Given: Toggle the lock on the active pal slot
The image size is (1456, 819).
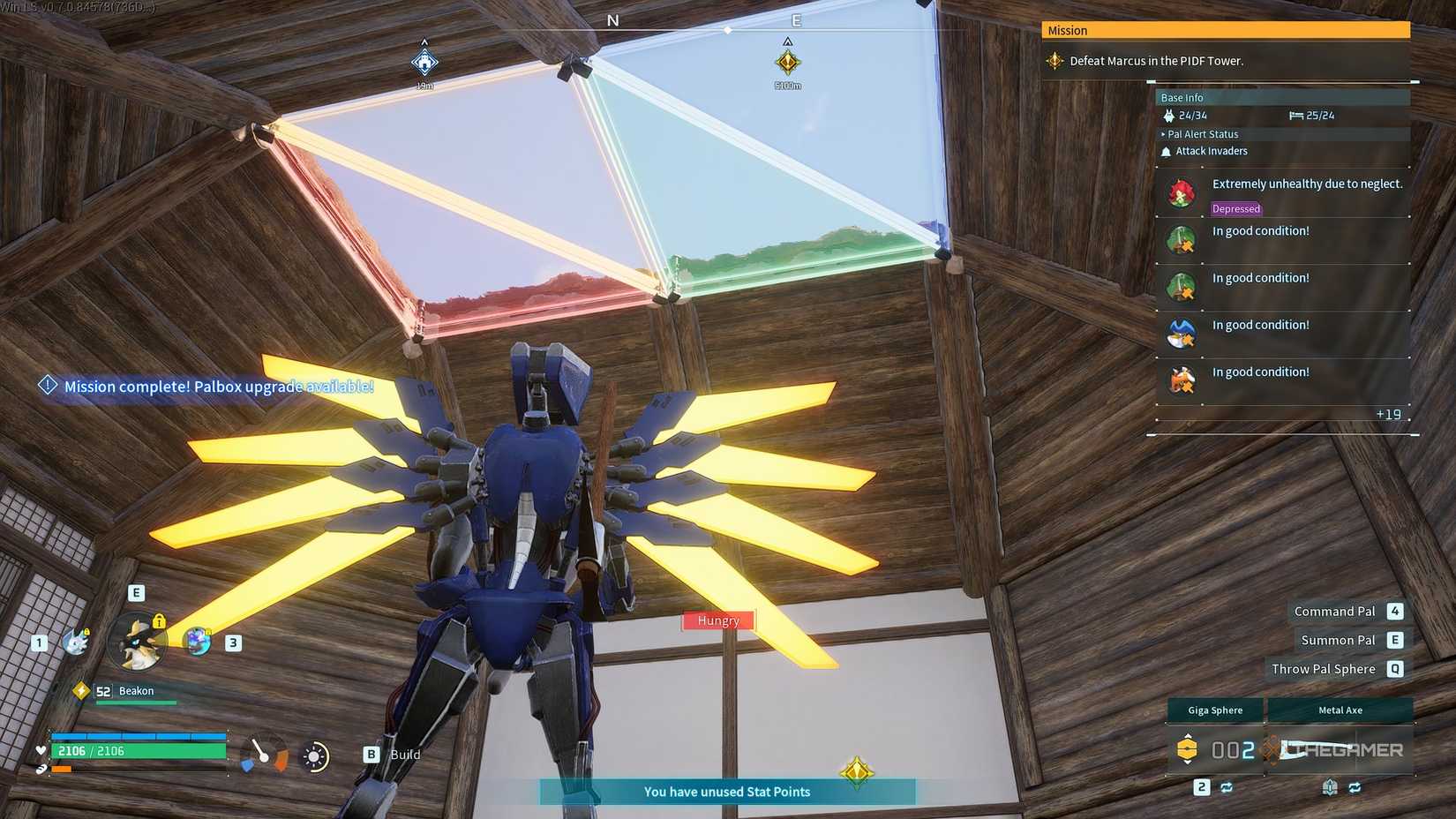Looking at the screenshot, I should tap(159, 621).
